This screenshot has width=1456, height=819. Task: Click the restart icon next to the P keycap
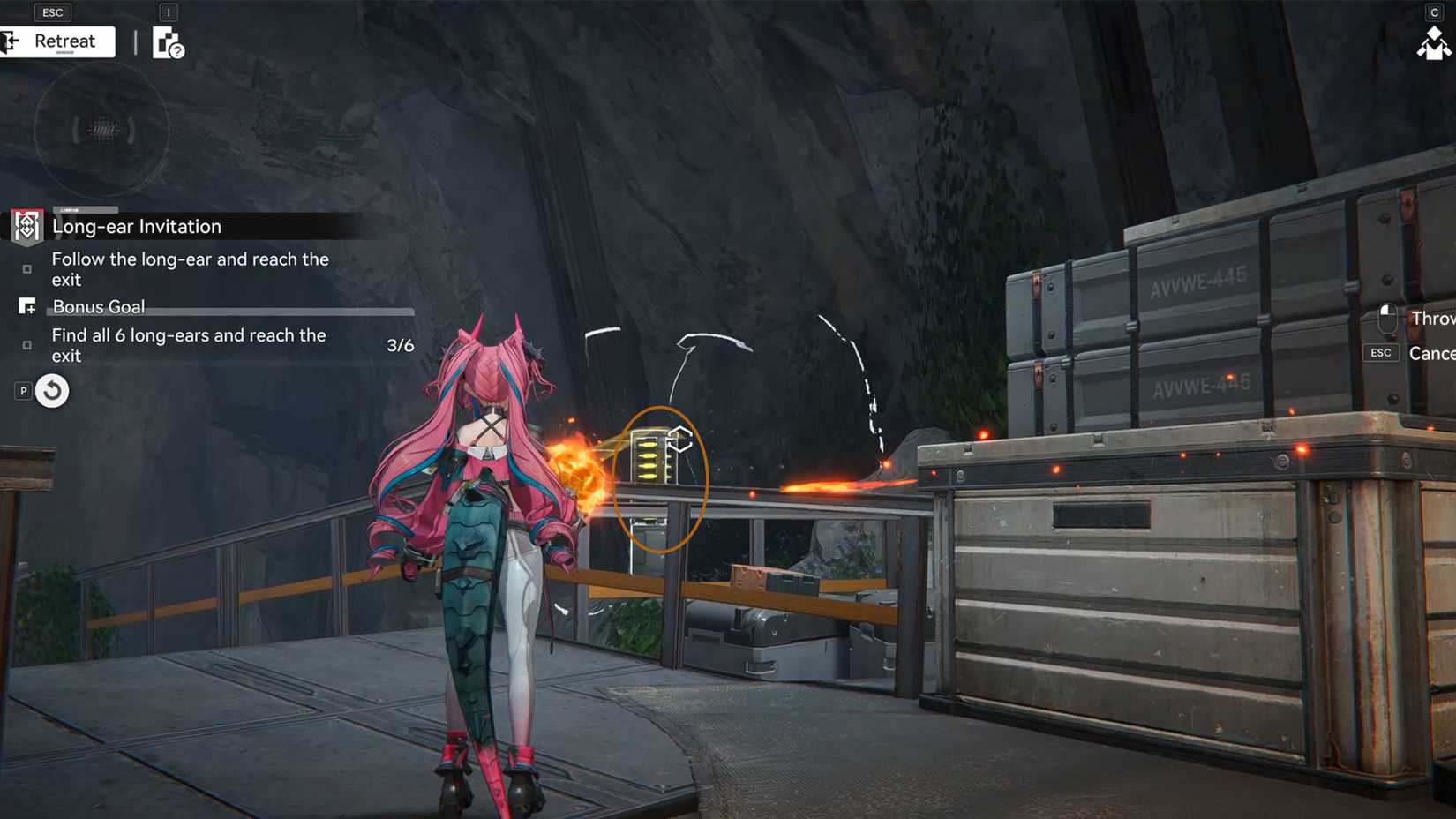pyautogui.click(x=52, y=390)
